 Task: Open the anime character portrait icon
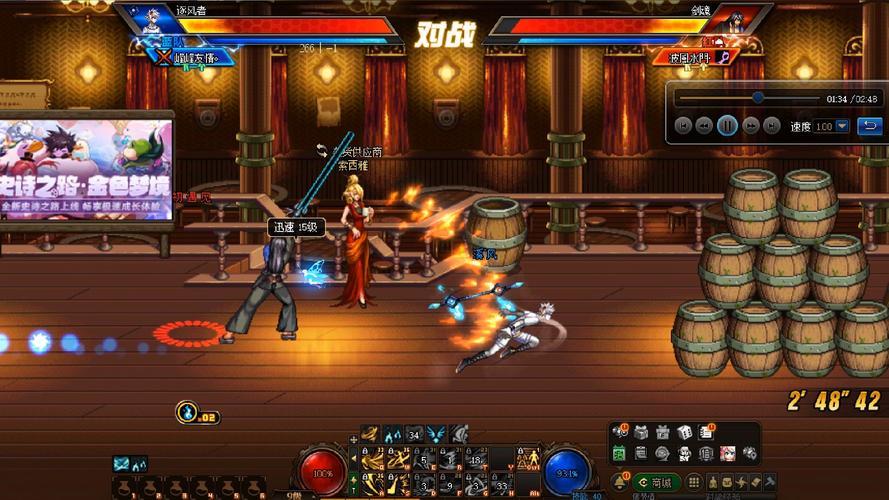click(727, 454)
